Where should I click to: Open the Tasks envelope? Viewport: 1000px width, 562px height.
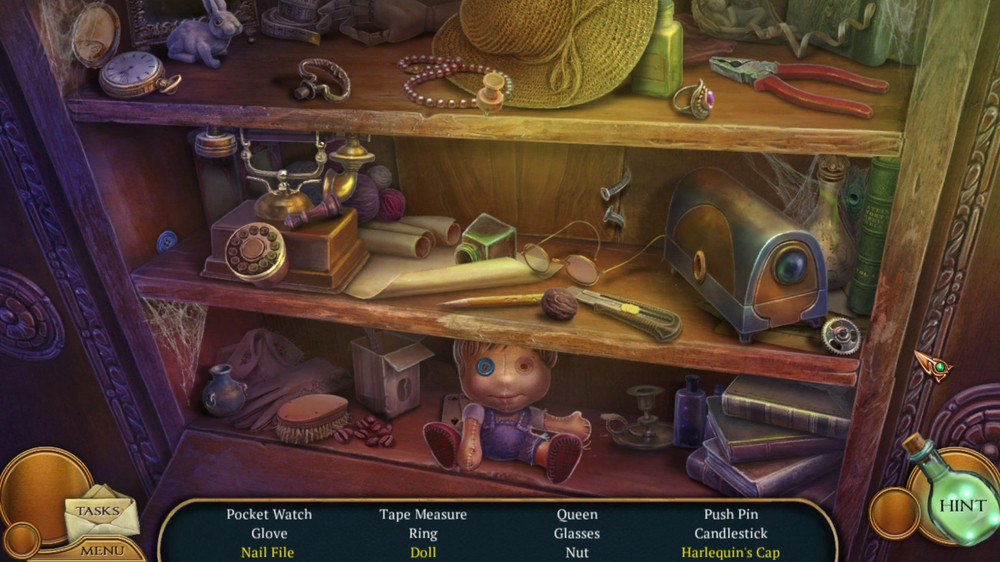click(99, 512)
